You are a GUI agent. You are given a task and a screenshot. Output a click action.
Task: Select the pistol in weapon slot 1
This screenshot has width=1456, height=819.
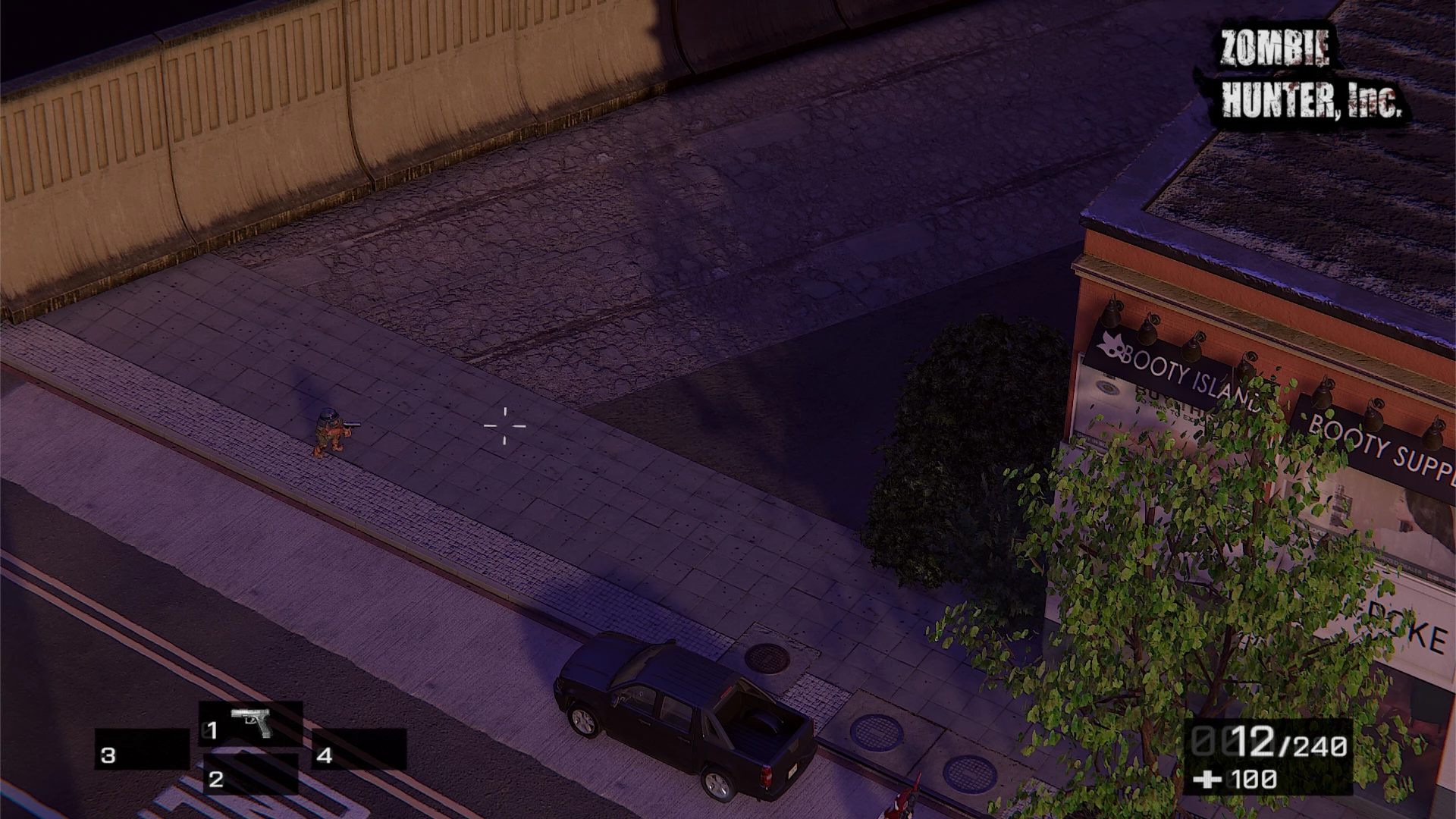pyautogui.click(x=251, y=724)
